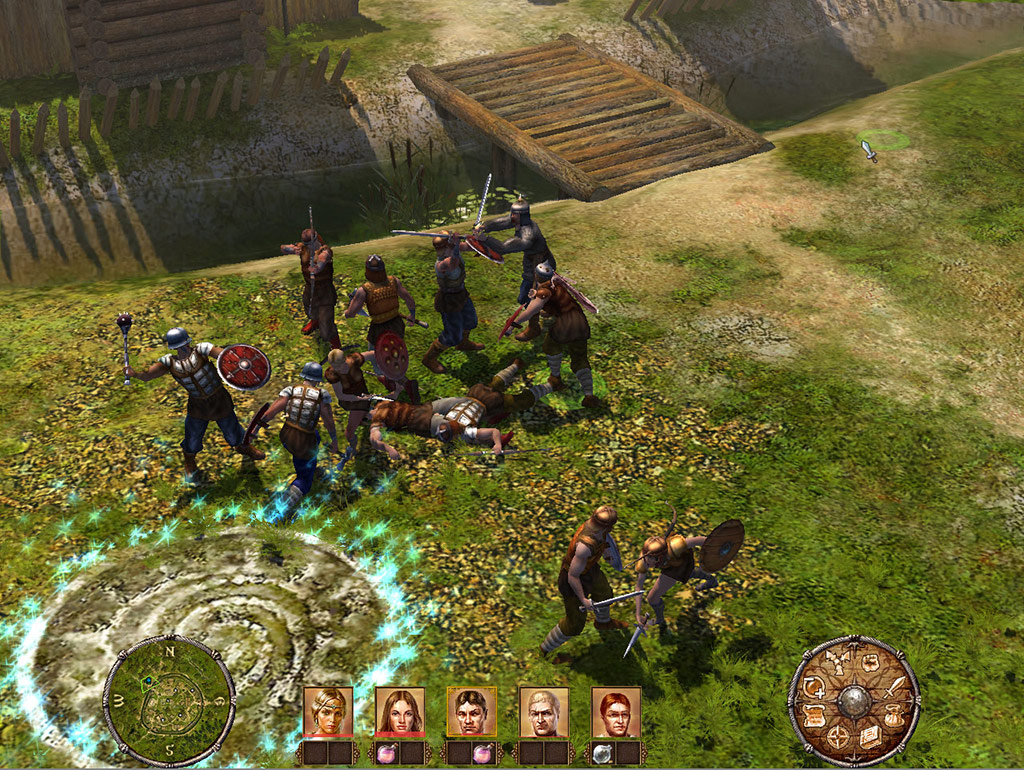Viewport: 1024px width, 770px height.
Task: Click the compass target icon on shield
Action: coord(838,737)
